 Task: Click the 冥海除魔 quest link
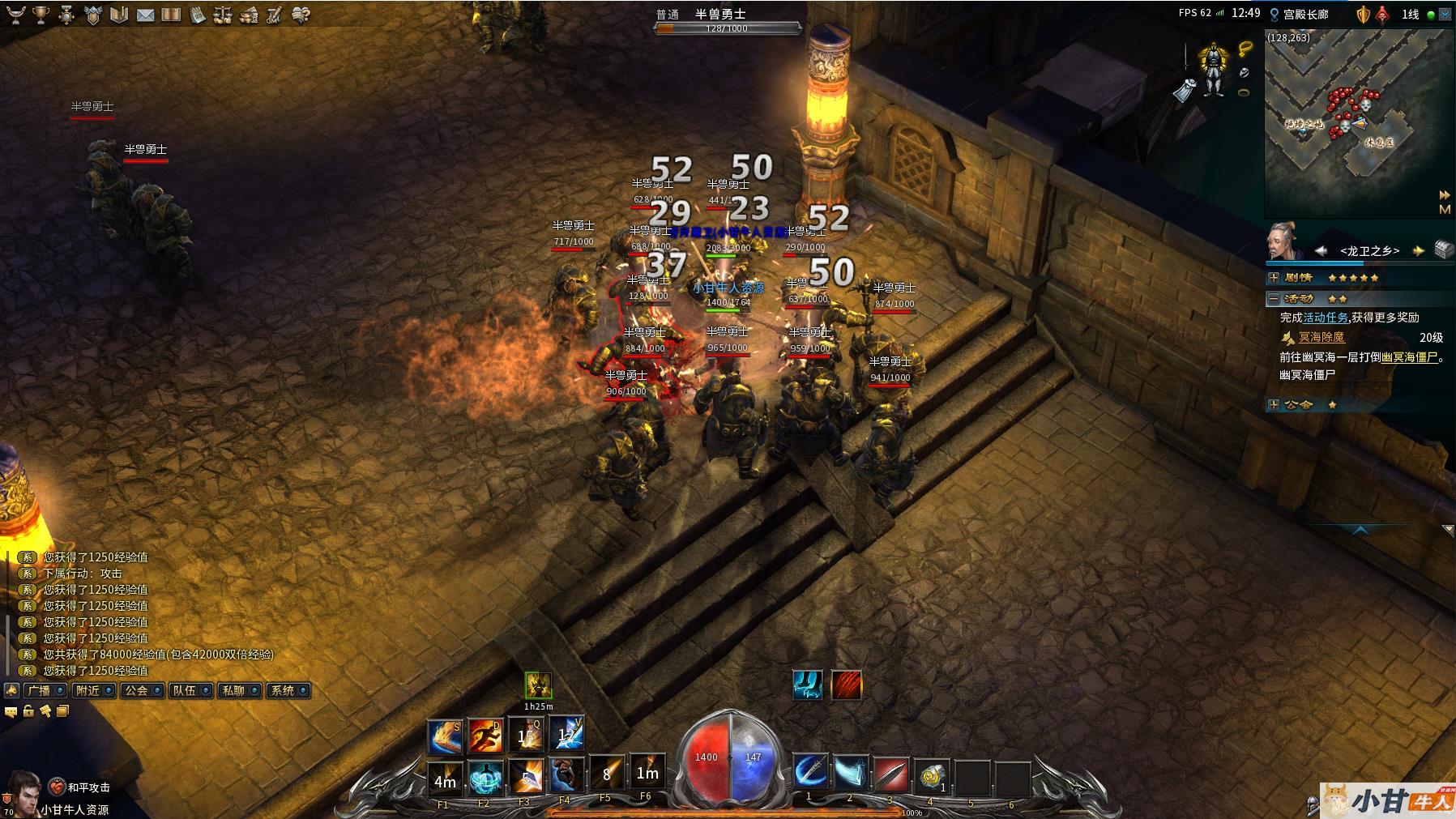point(1321,338)
